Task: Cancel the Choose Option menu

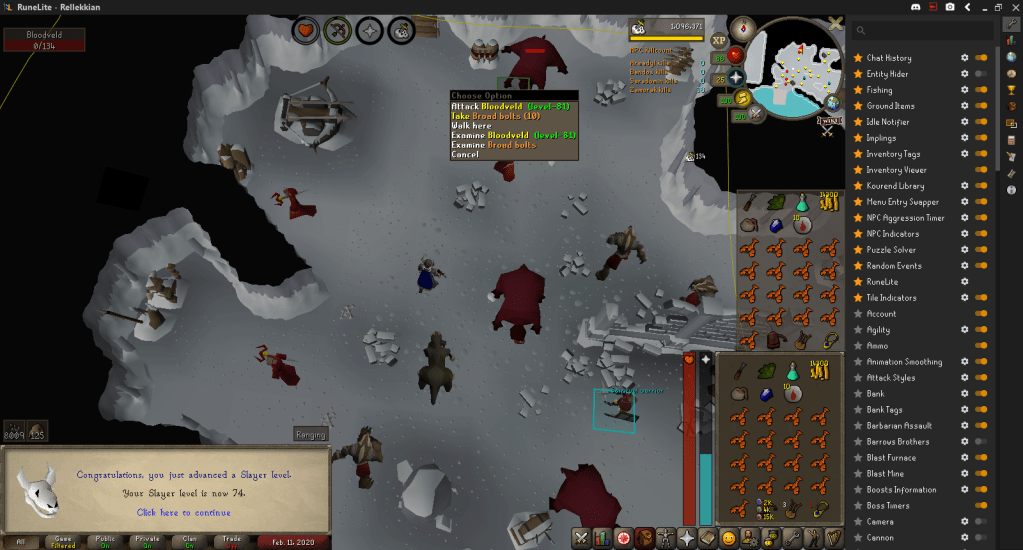Action: pos(465,155)
